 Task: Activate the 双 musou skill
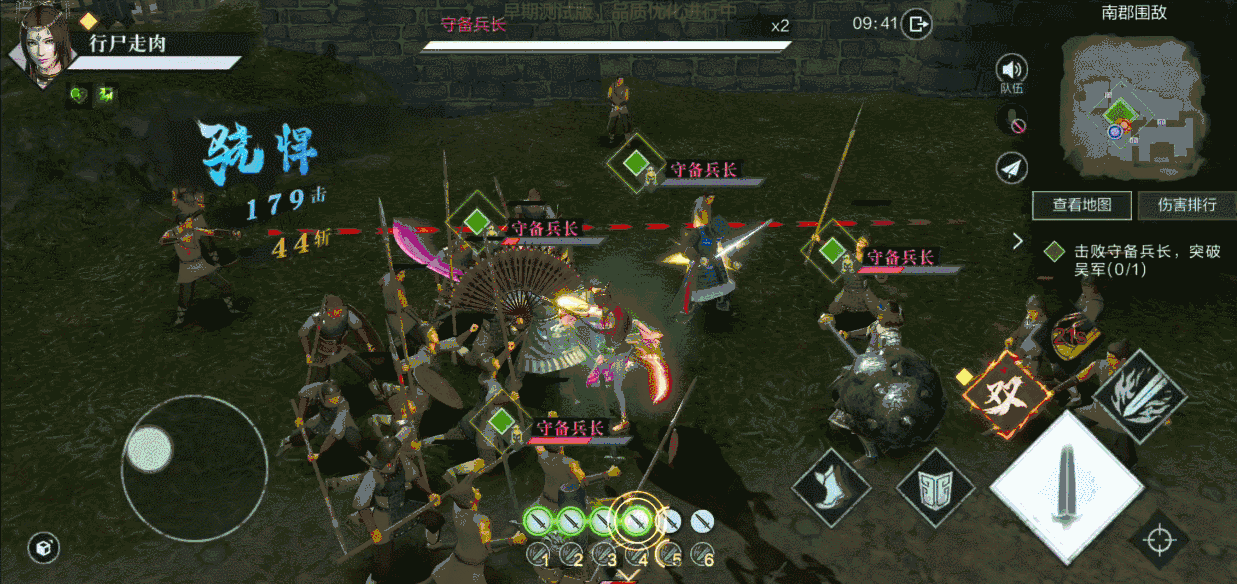[x=1007, y=394]
